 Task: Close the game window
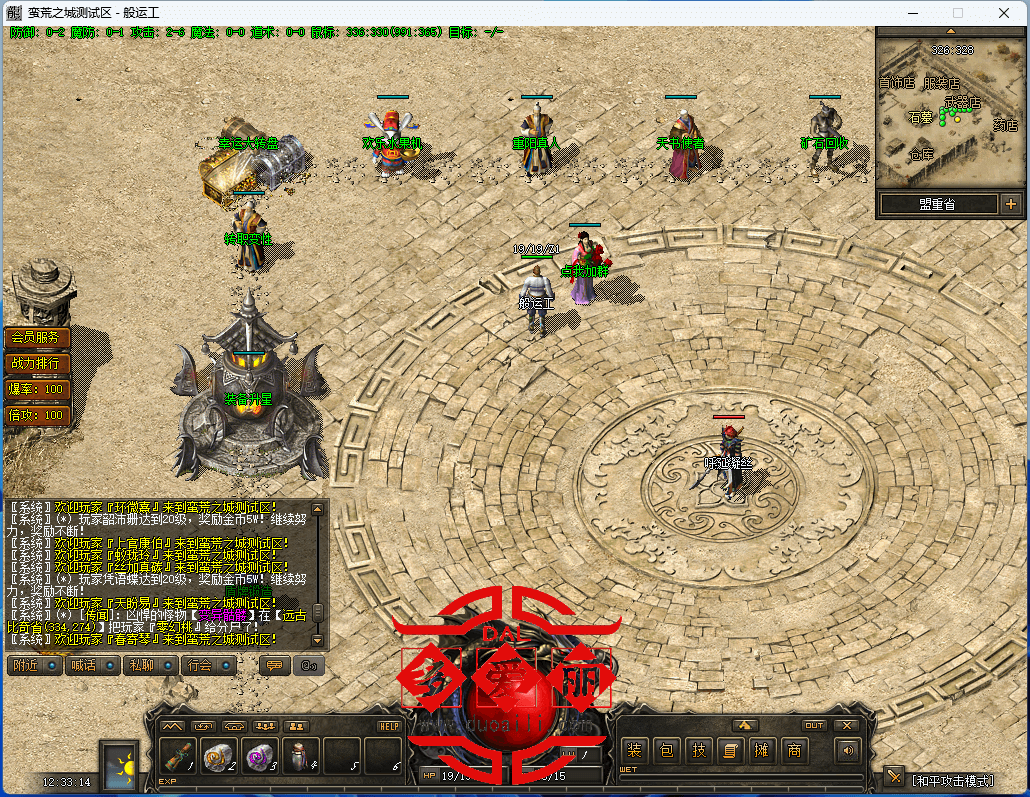point(1004,13)
